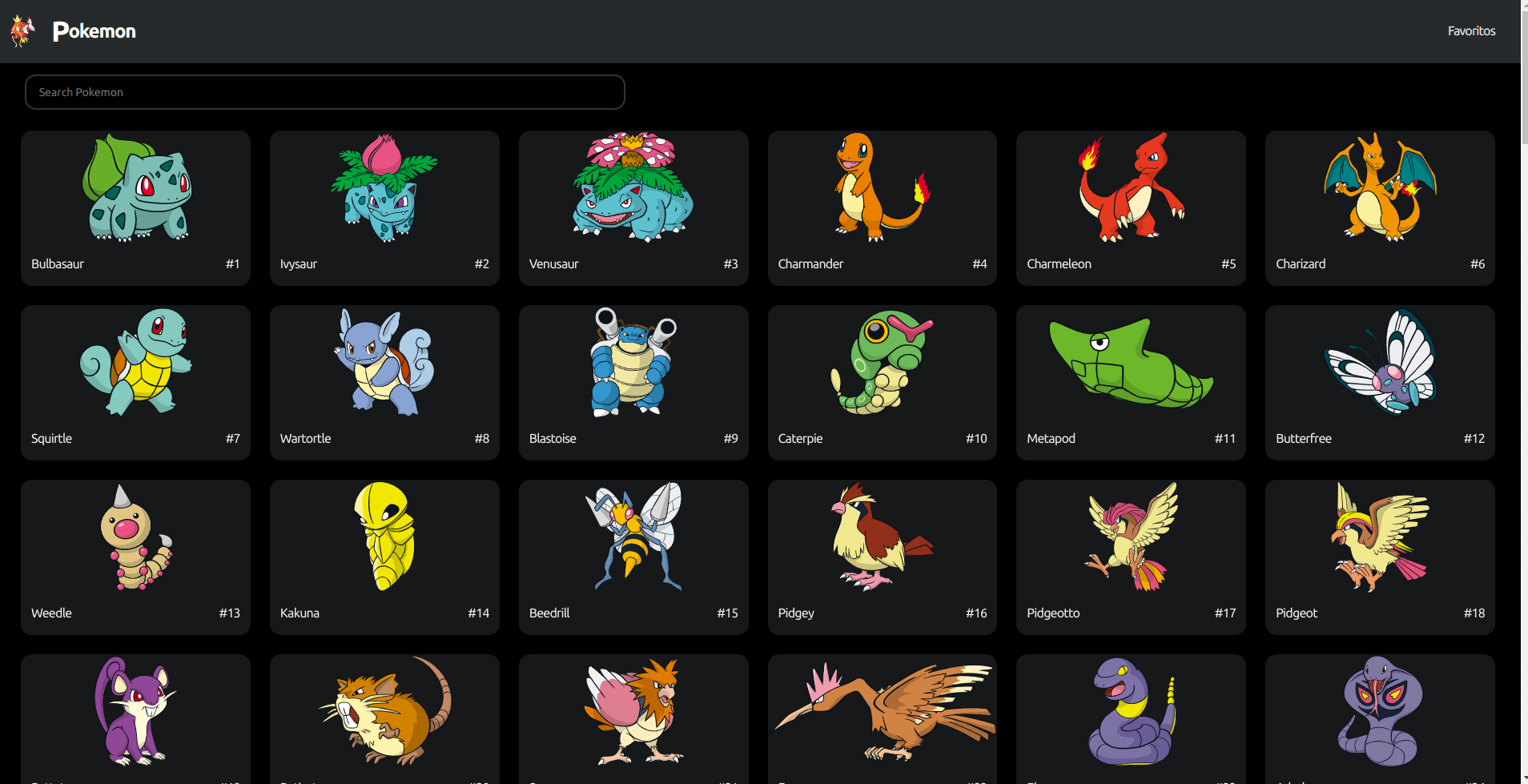
Task: Open the Venusaur card
Action: (633, 207)
